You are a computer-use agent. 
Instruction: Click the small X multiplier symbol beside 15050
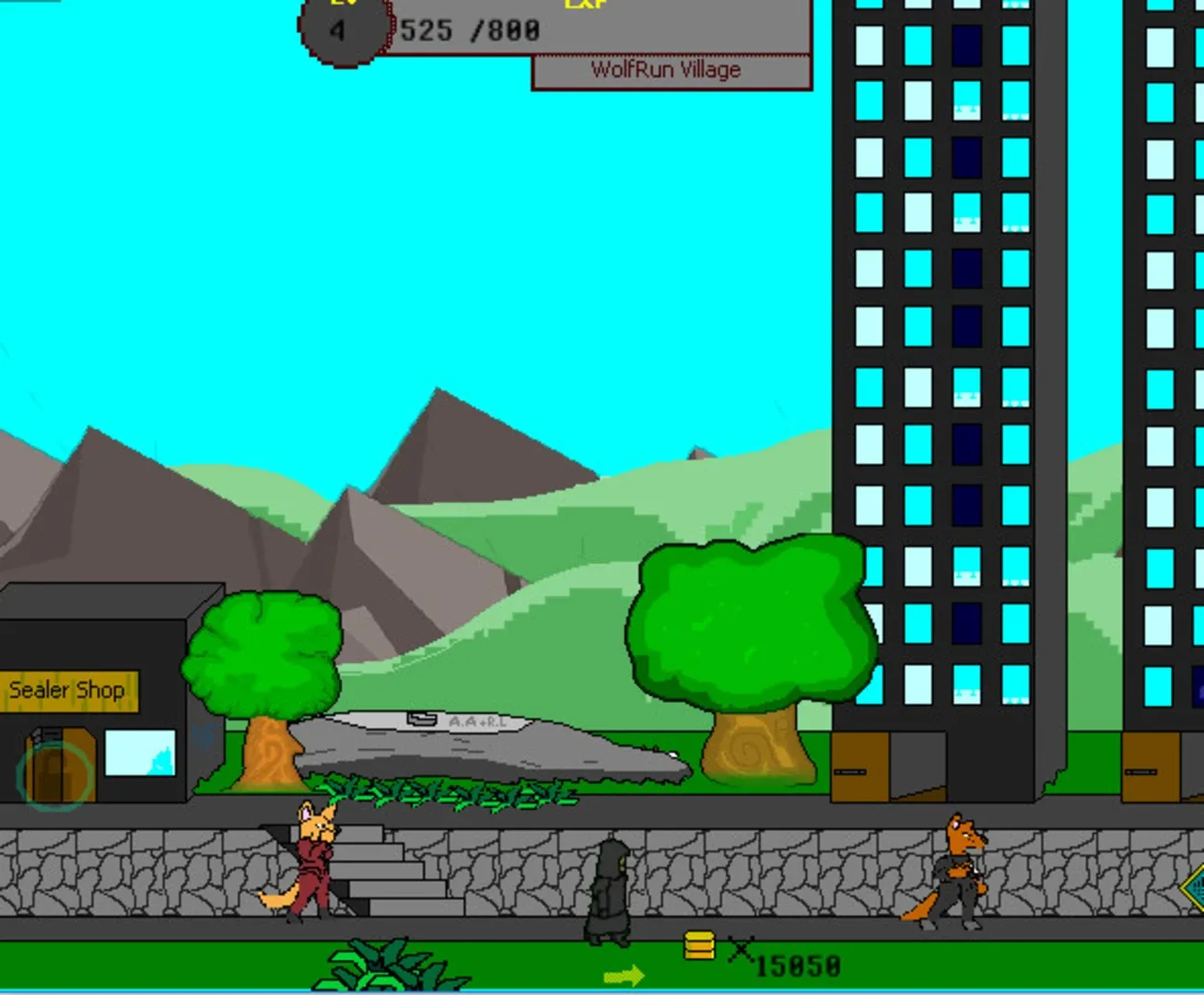(742, 949)
